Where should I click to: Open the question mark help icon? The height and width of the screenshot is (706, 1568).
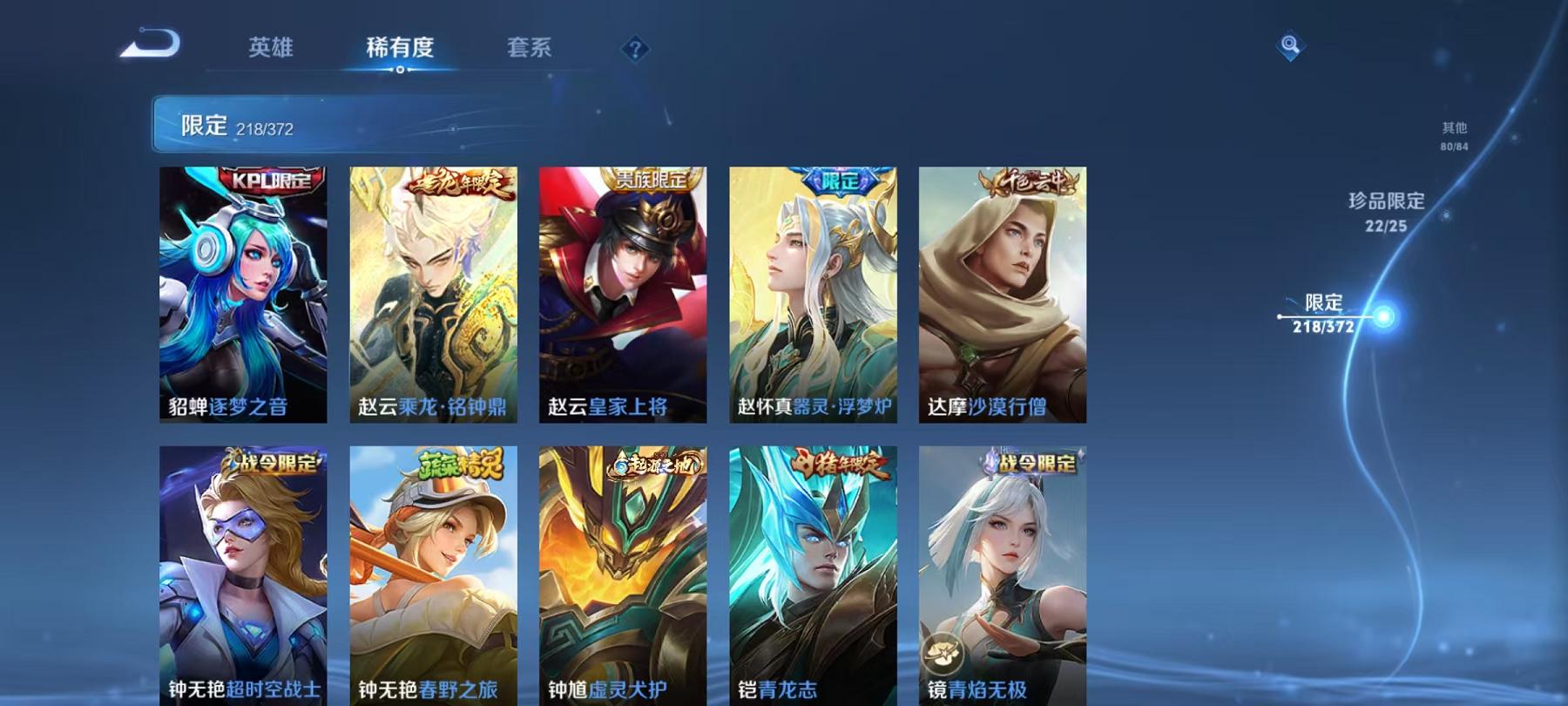click(635, 50)
